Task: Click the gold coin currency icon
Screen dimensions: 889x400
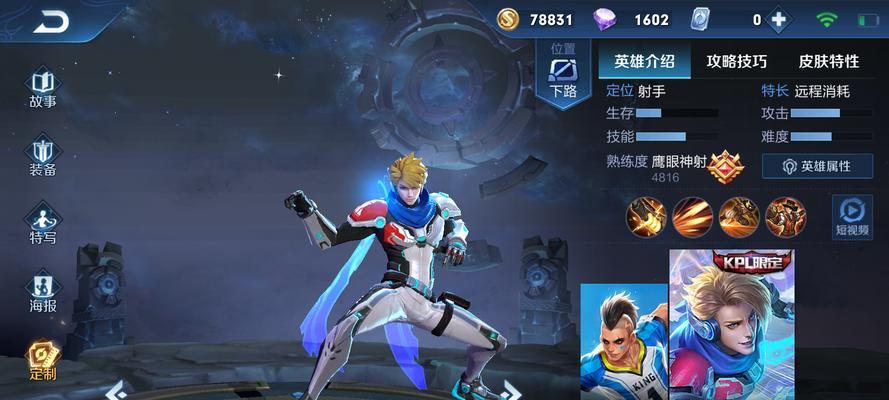Action: pos(509,19)
